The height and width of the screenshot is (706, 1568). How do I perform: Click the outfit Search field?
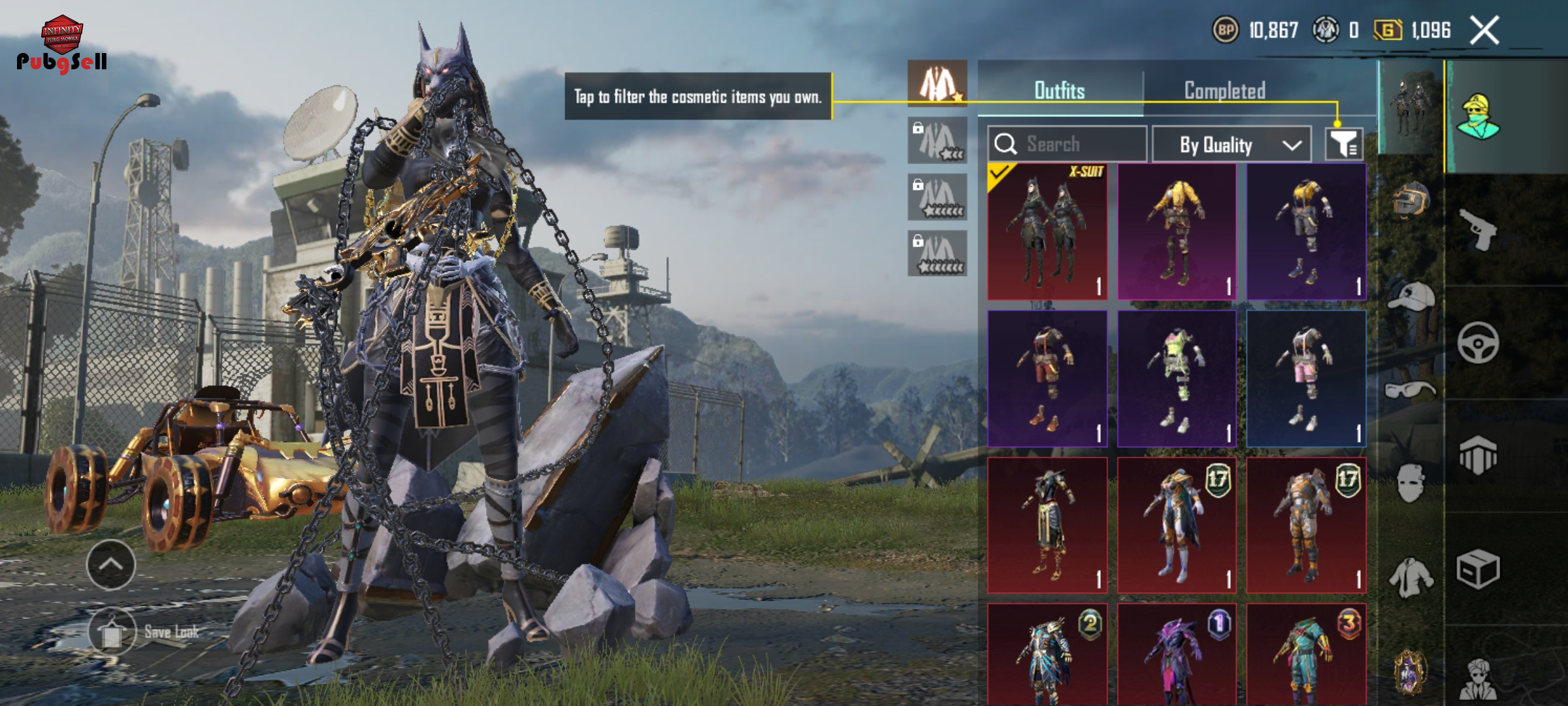click(1067, 144)
